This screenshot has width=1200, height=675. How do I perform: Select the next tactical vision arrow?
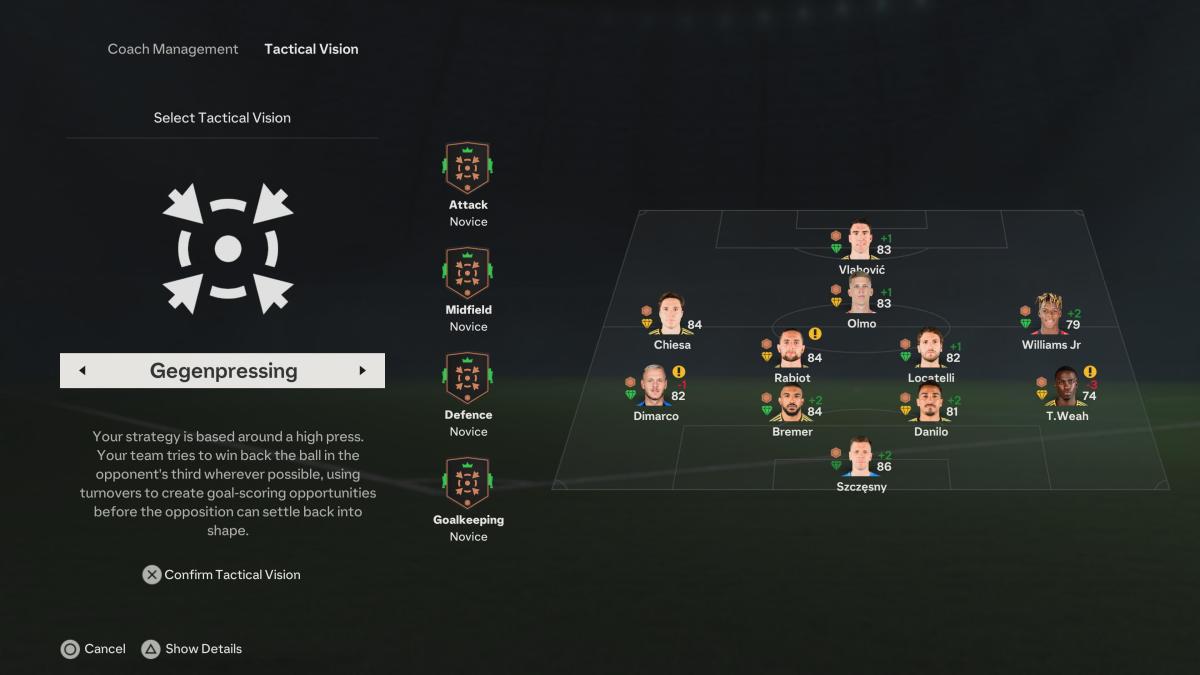362,371
